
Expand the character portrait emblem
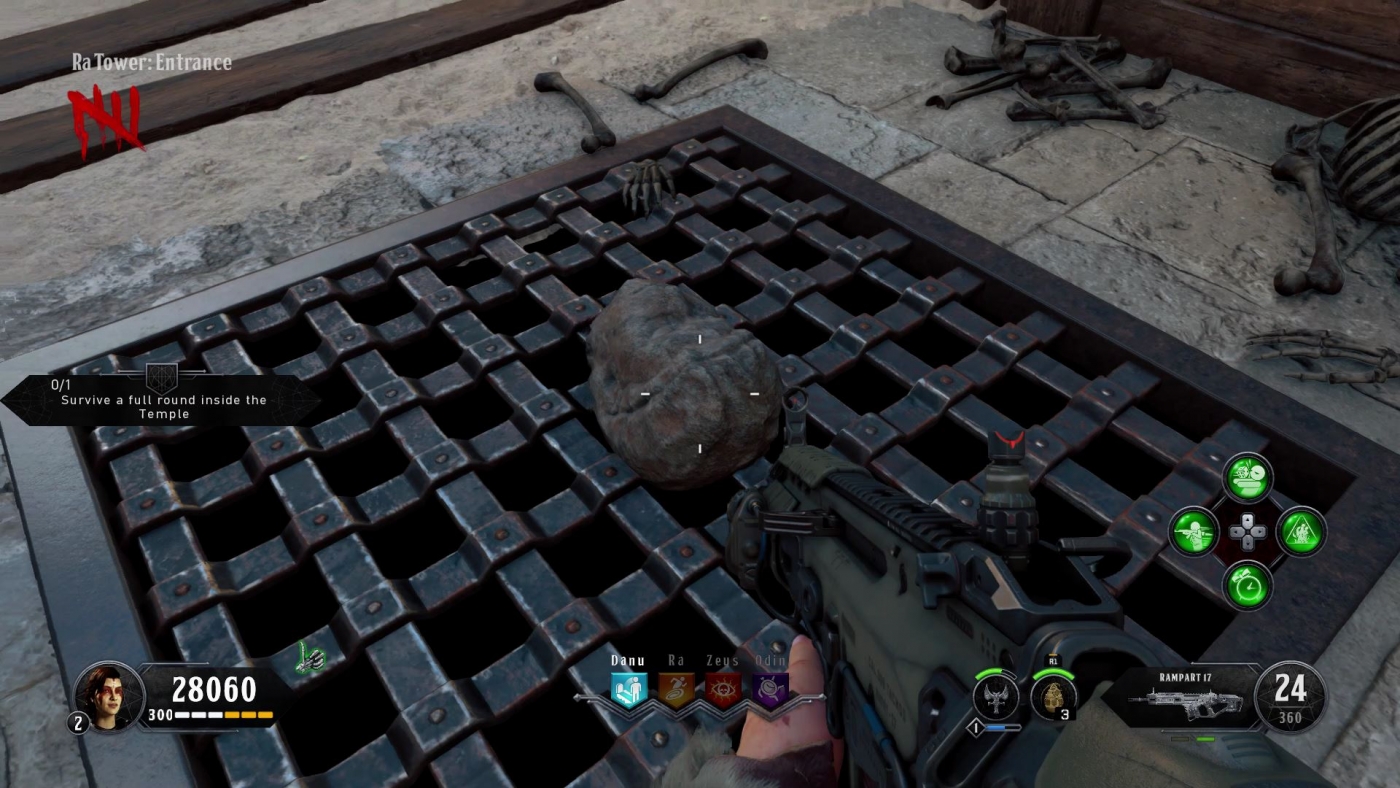point(108,695)
